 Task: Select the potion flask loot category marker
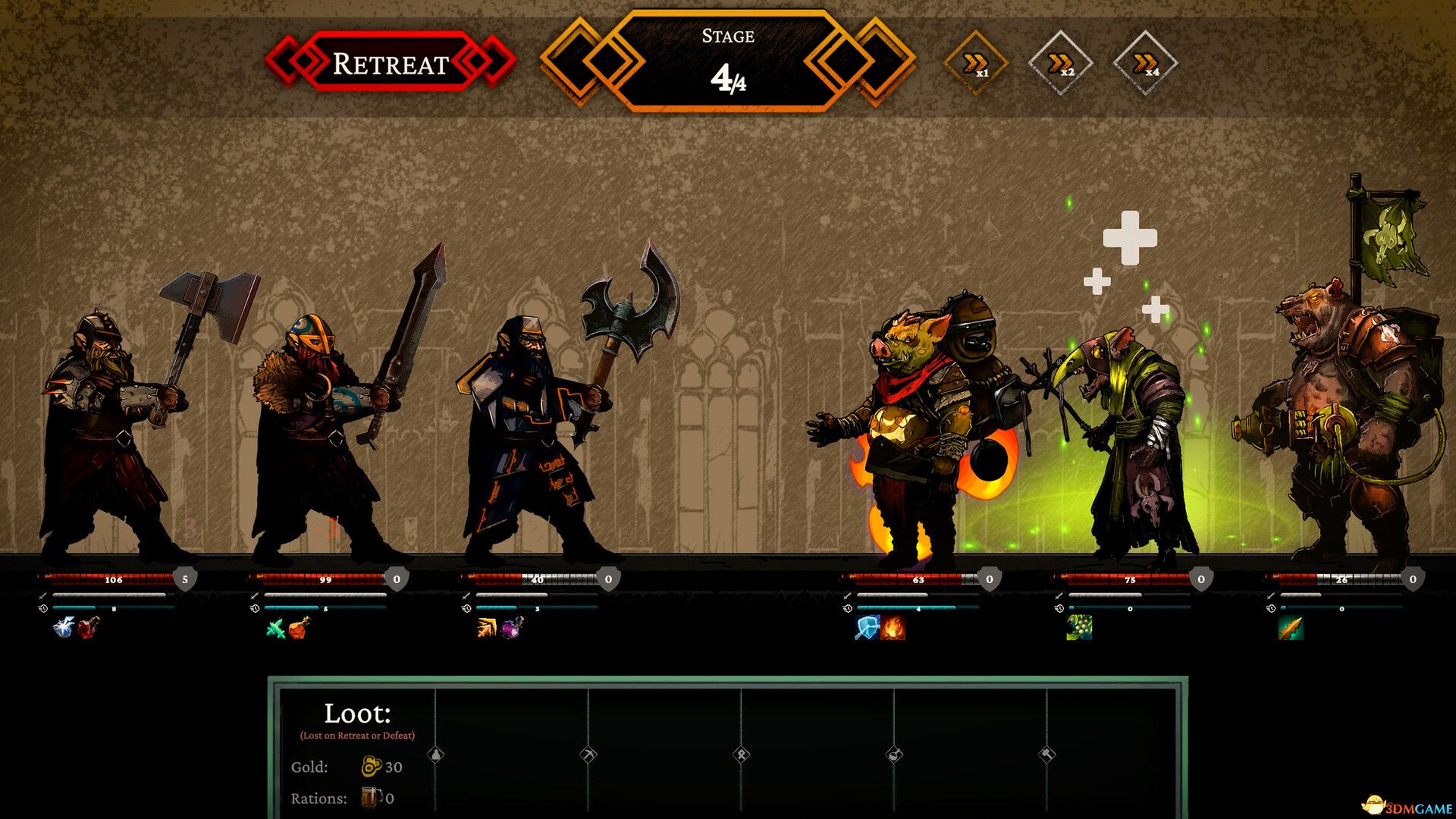click(894, 755)
